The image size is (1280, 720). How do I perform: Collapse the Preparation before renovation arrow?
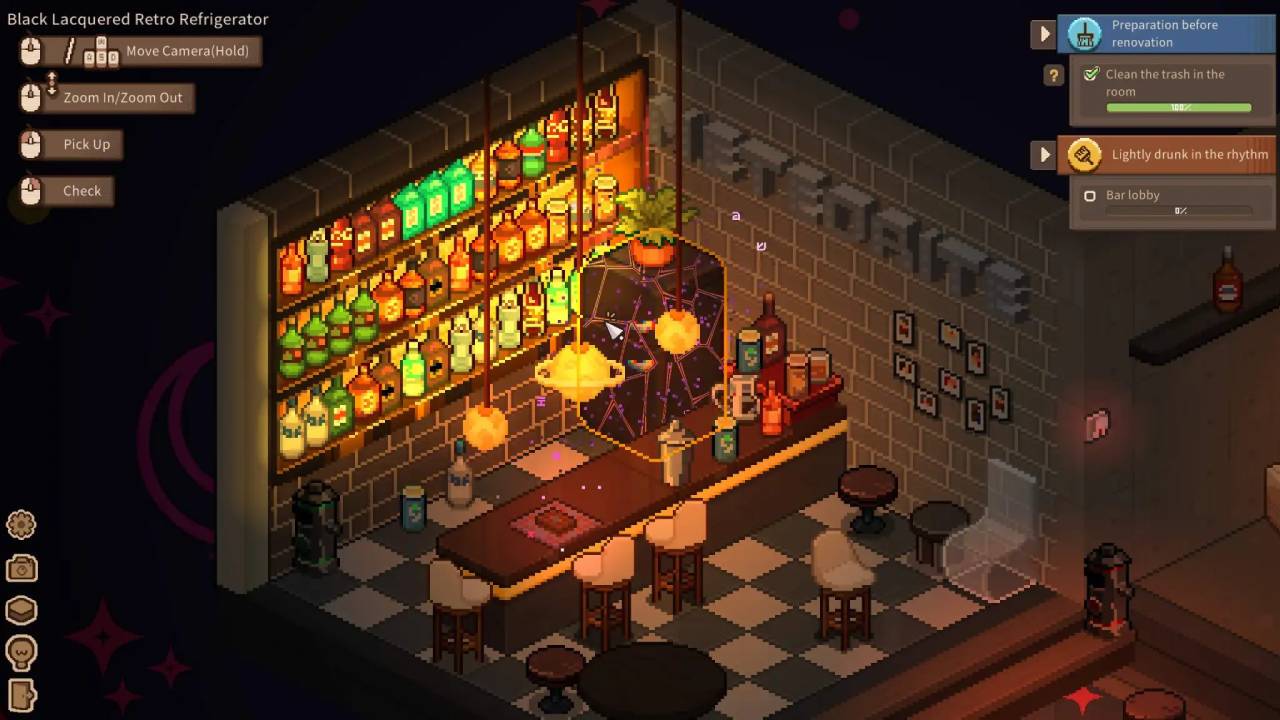coord(1044,34)
